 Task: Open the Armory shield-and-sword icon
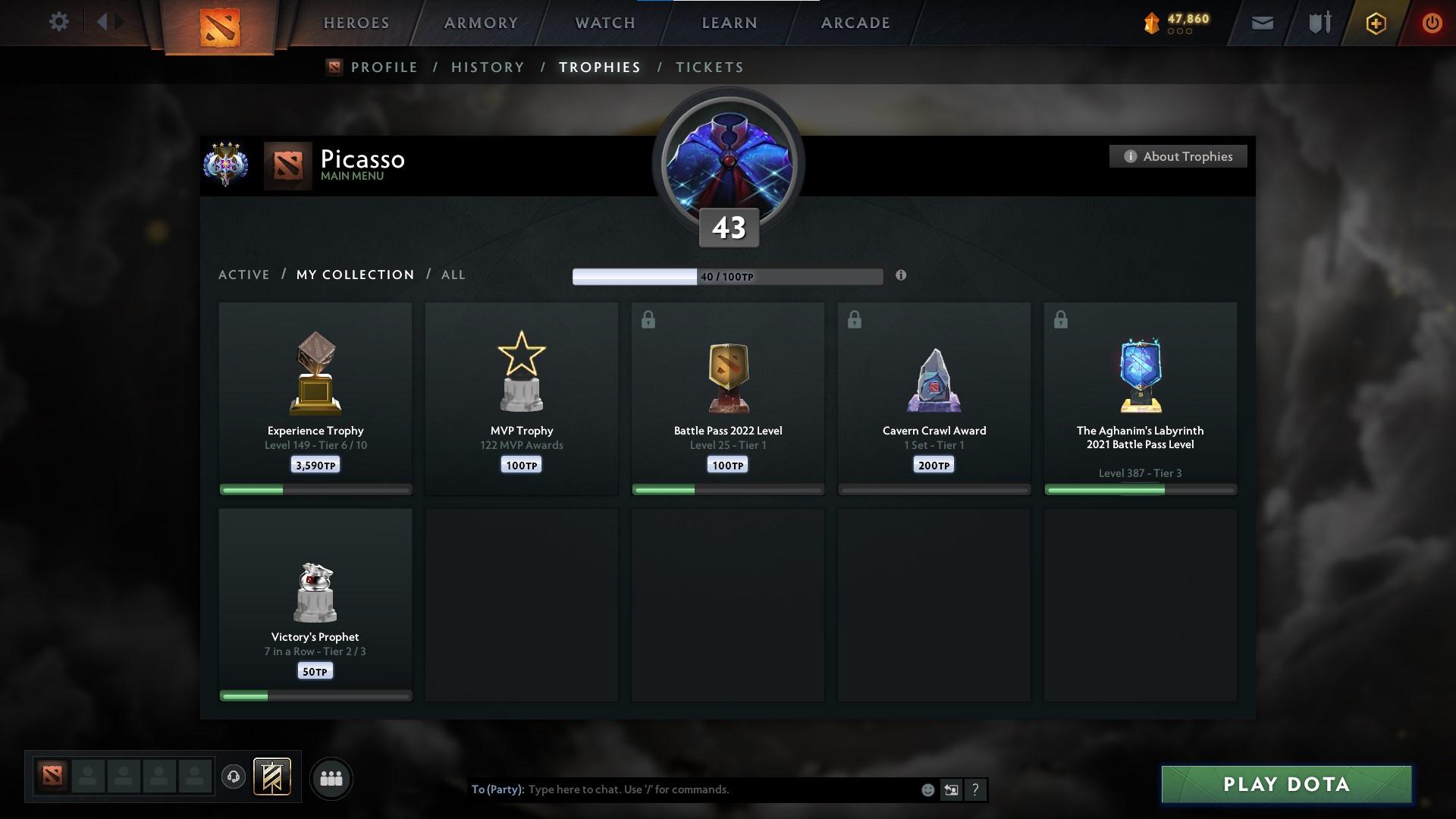1319,23
